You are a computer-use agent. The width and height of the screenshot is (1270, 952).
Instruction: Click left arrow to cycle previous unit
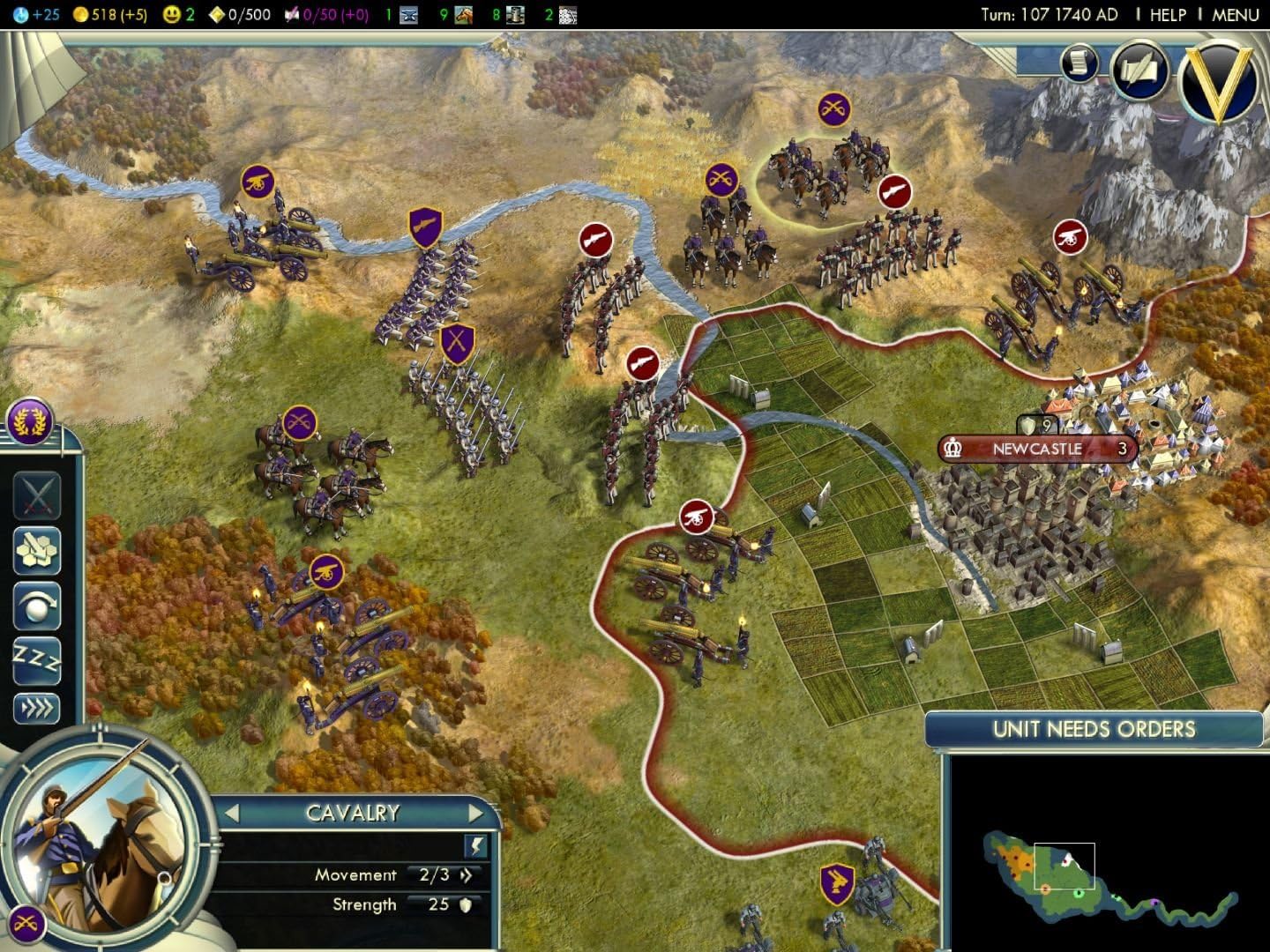pyautogui.click(x=232, y=812)
